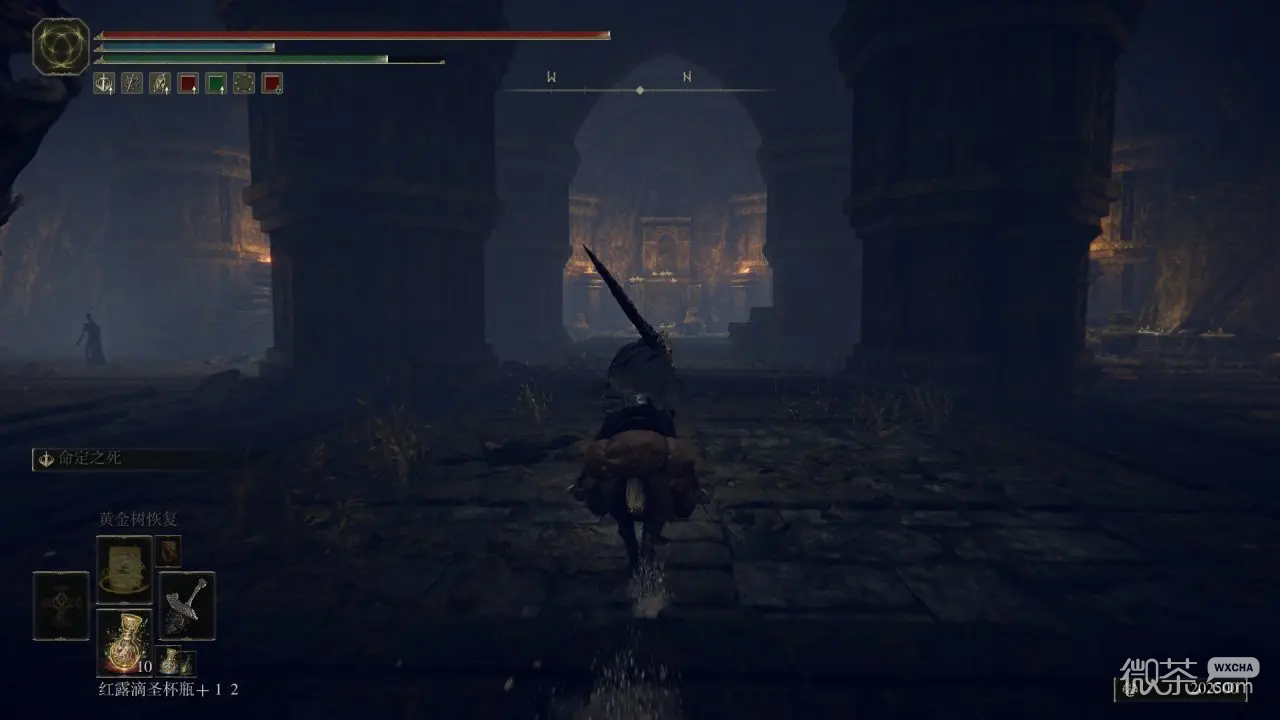Click the armor defense-up buff icon
The image size is (1280, 720).
pos(160,83)
